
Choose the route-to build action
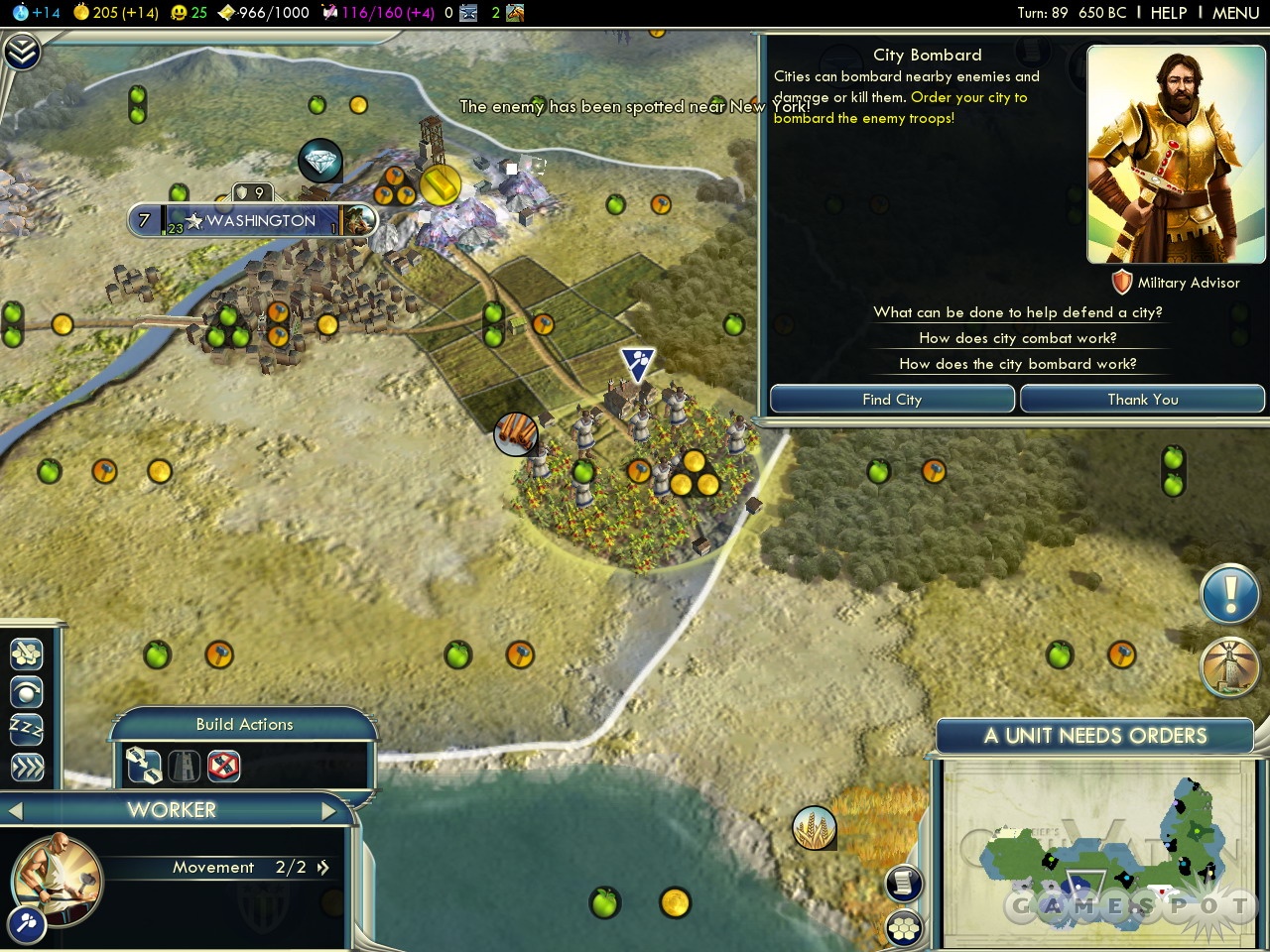click(144, 766)
